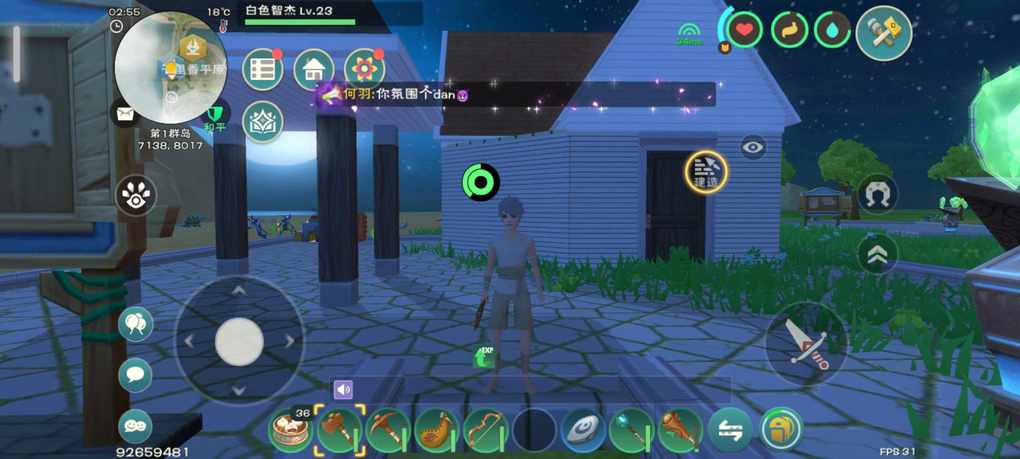This screenshot has height=459, width=1020.
Task: Attack with the sword button
Action: (806, 342)
